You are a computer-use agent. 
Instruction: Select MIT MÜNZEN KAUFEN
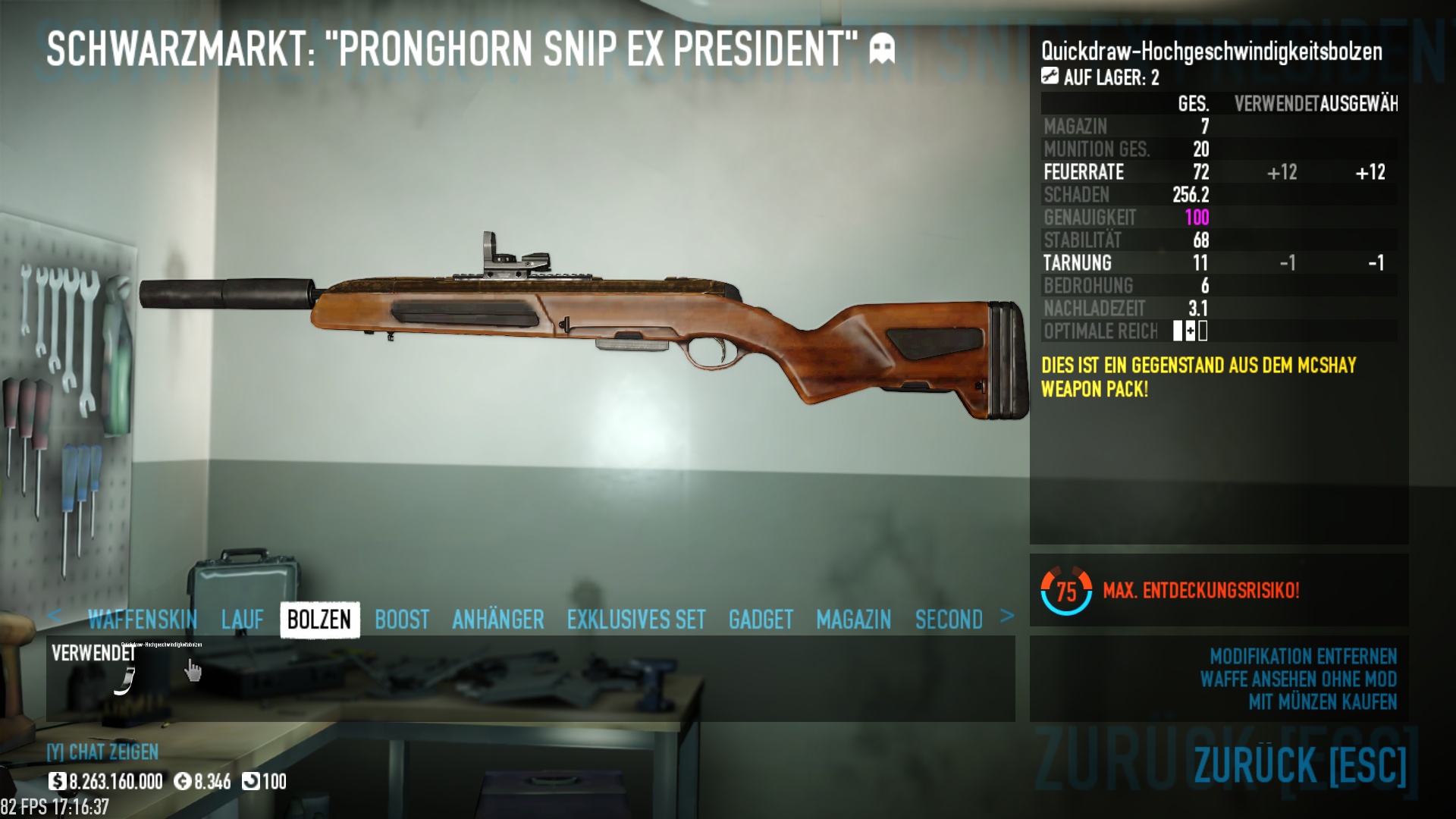(1323, 702)
